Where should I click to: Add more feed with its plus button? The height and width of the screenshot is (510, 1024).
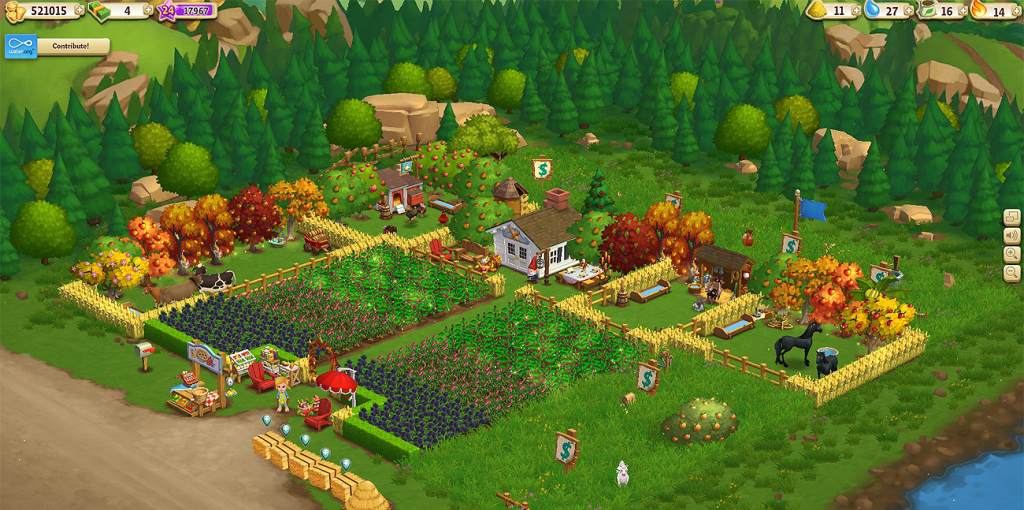click(x=855, y=11)
